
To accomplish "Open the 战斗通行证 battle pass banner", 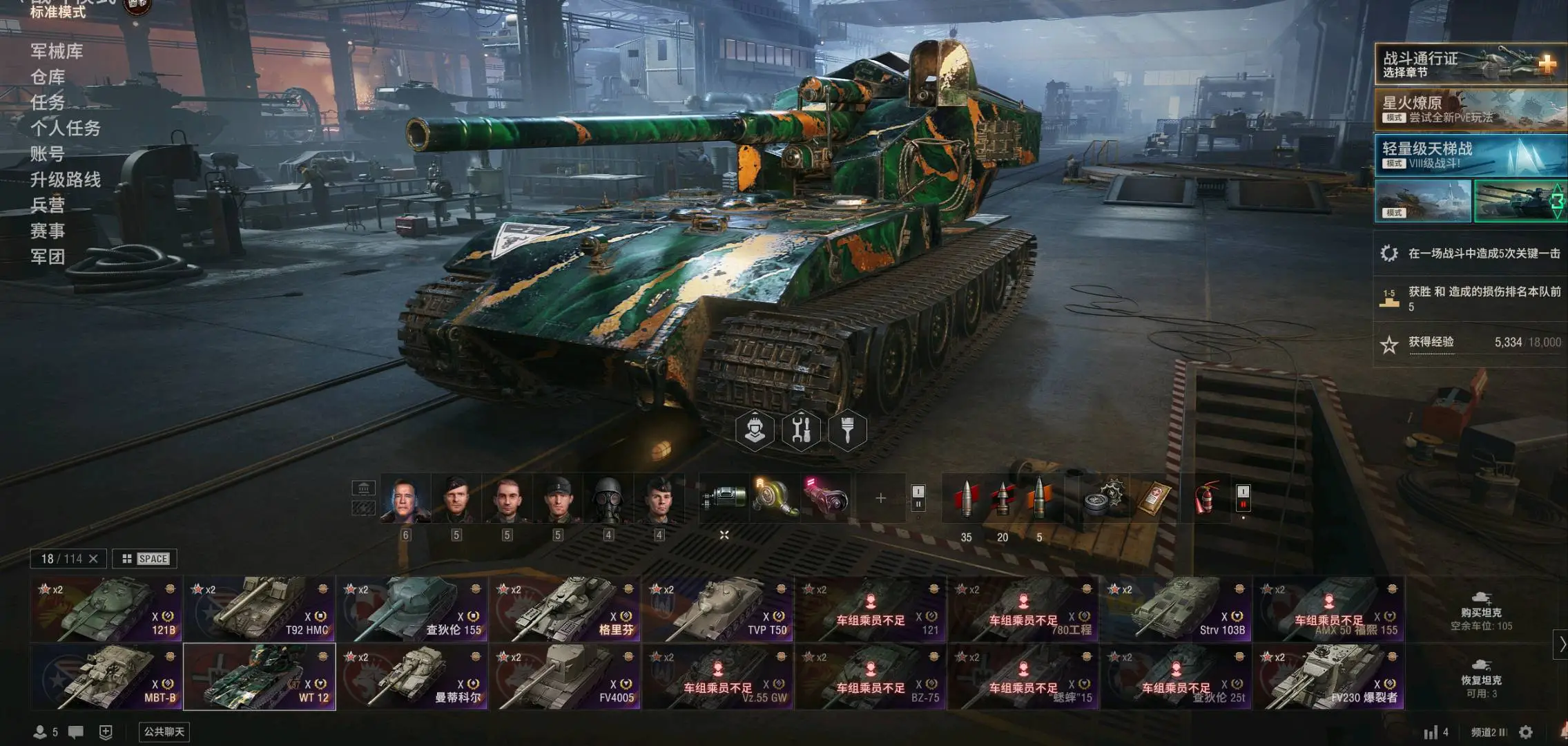I will point(1469,64).
